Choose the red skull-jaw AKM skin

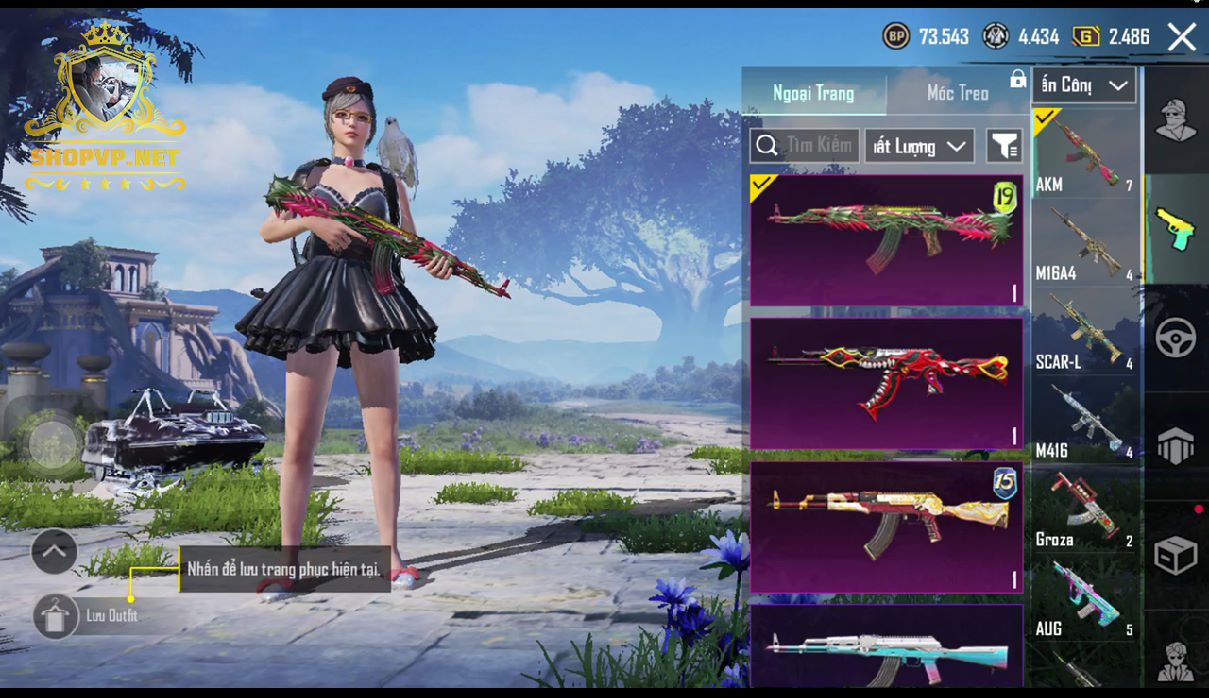click(x=886, y=383)
